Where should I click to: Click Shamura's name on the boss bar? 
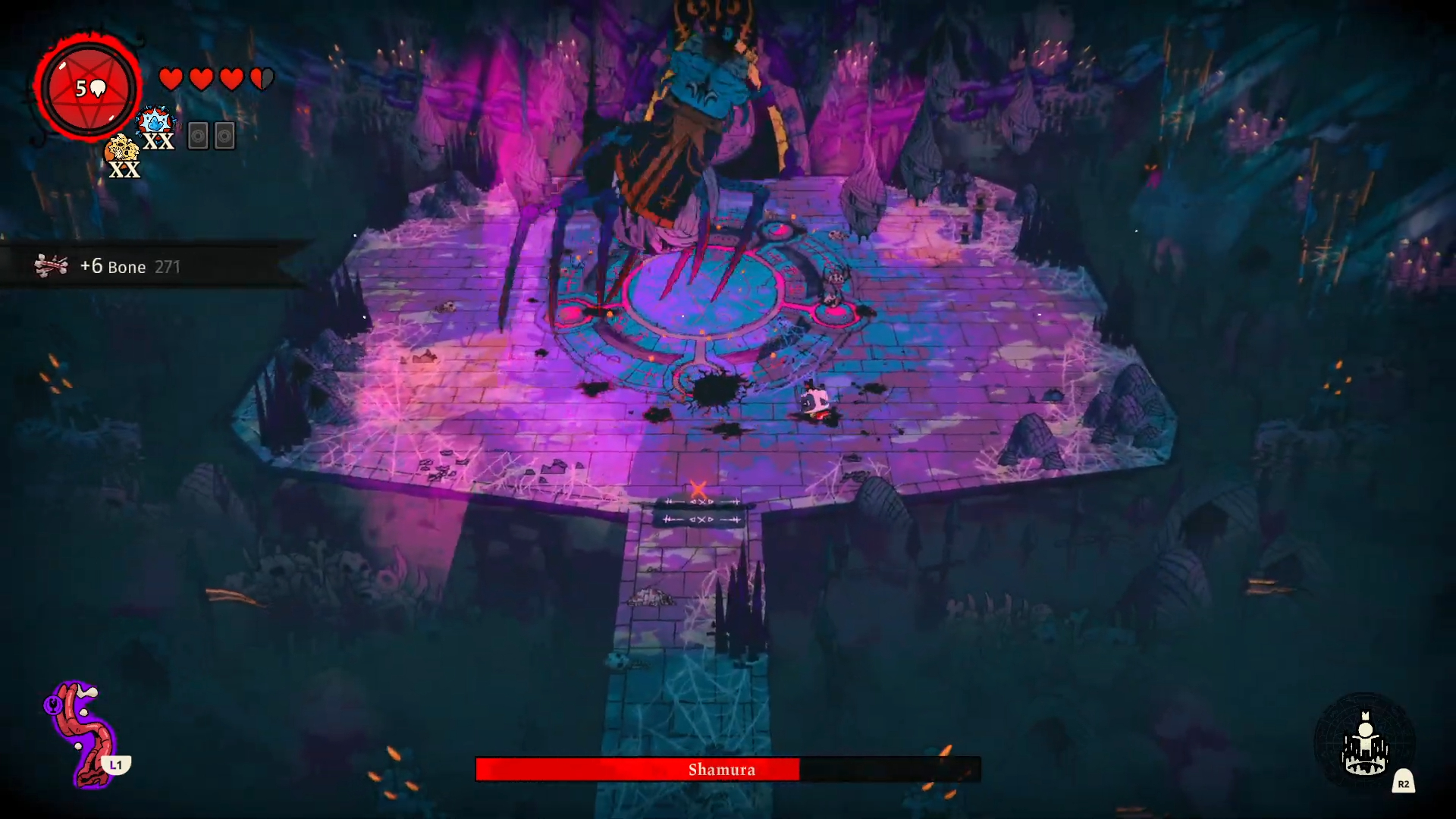[722, 770]
